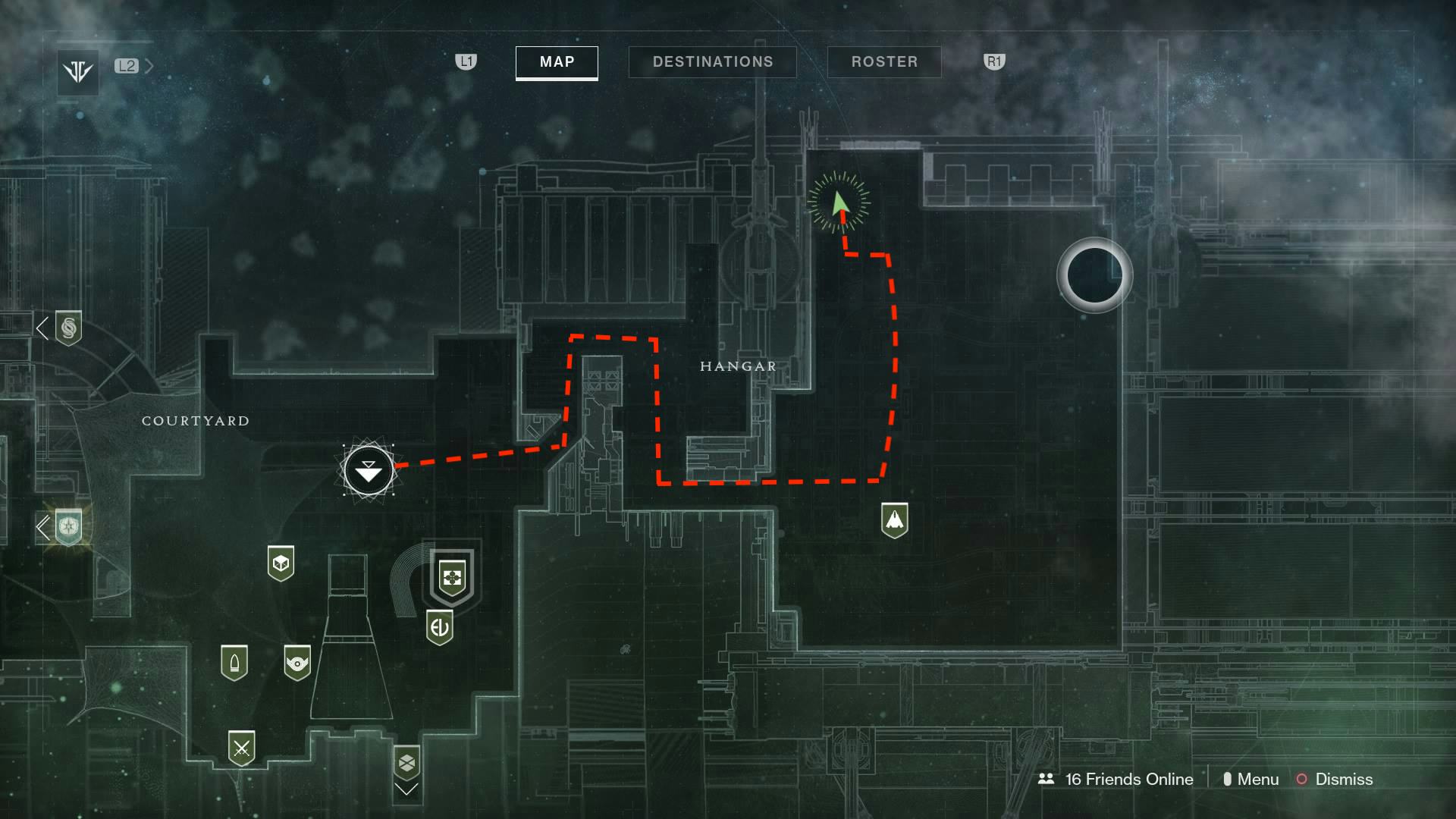This screenshot has height=819, width=1456.
Task: Choose the Eververse vendor marker
Action: 440,627
